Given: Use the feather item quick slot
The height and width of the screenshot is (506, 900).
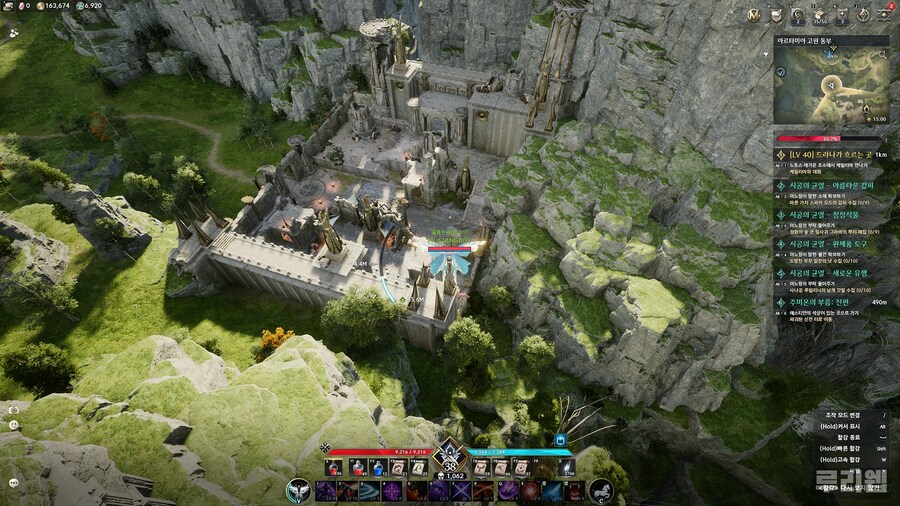Looking at the screenshot, I should 567,468.
